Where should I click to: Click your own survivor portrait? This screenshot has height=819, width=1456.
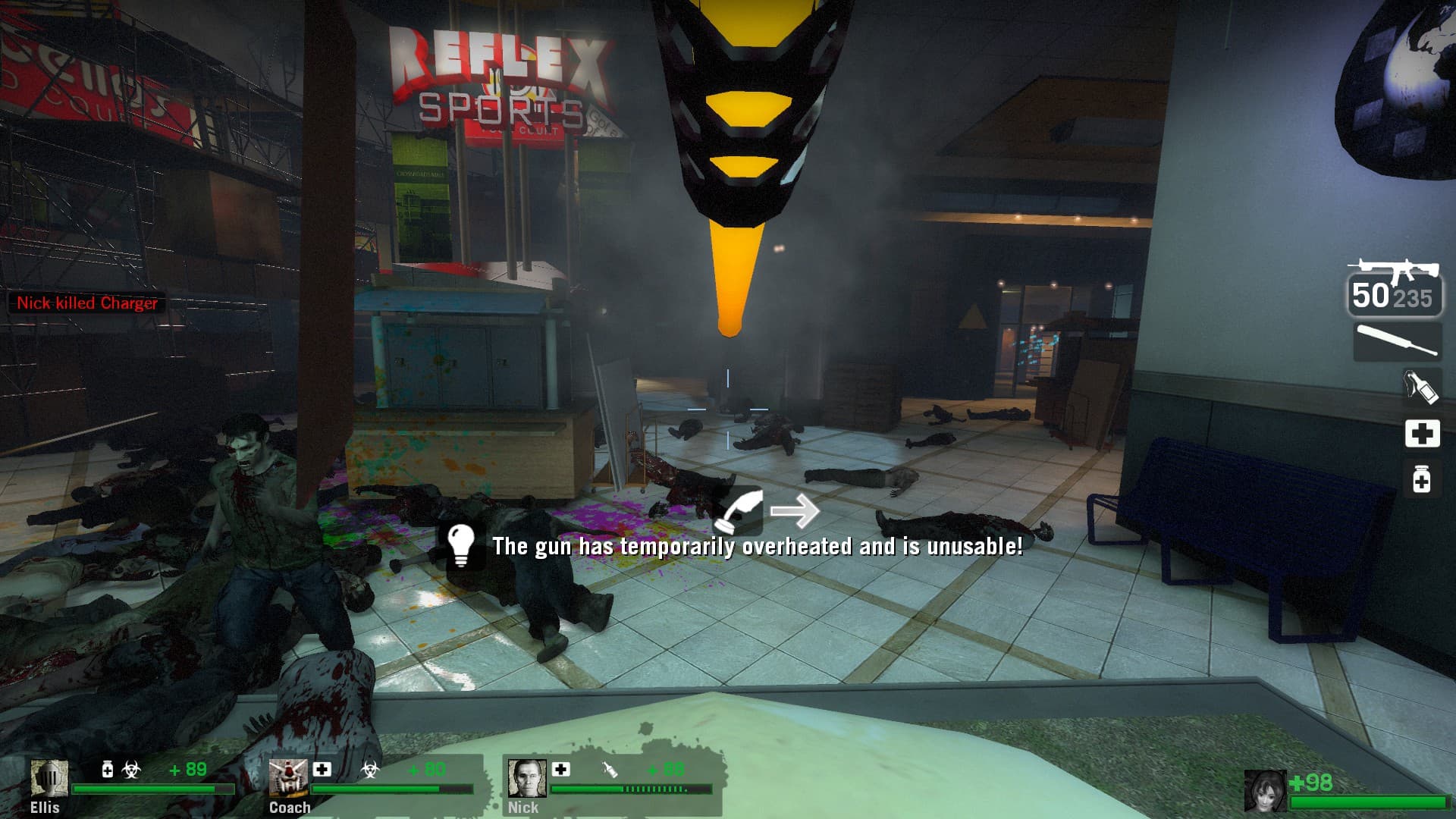pos(1265,790)
